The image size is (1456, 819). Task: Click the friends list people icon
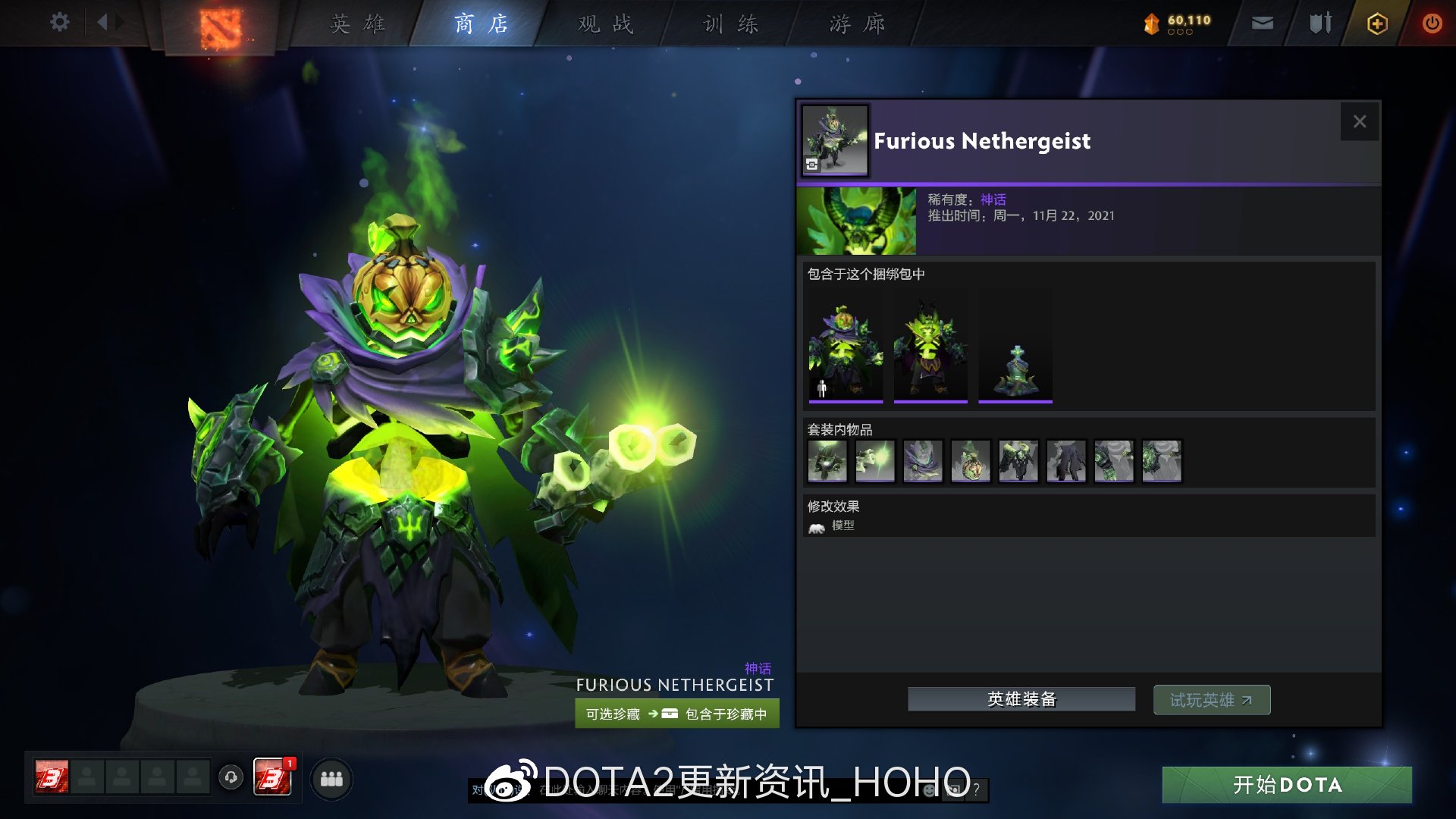click(x=331, y=778)
